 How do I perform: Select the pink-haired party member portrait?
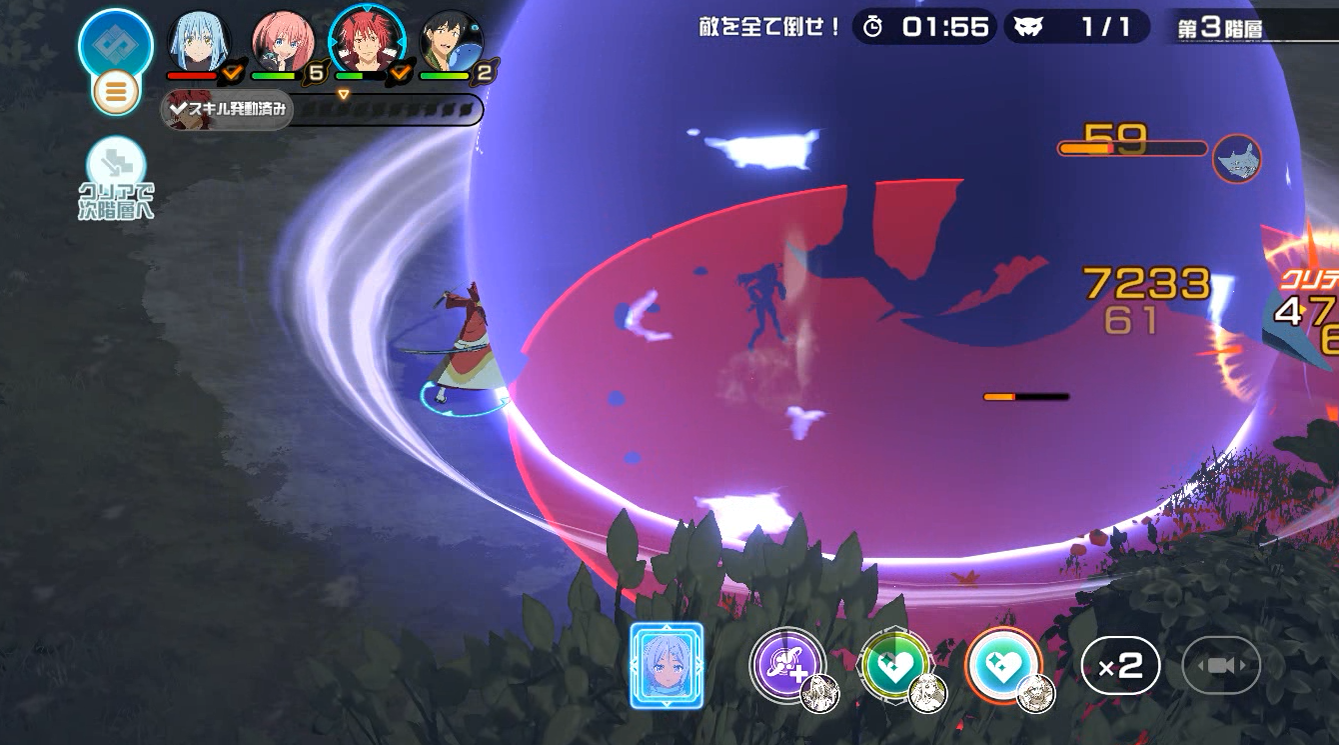pyautogui.click(x=283, y=42)
